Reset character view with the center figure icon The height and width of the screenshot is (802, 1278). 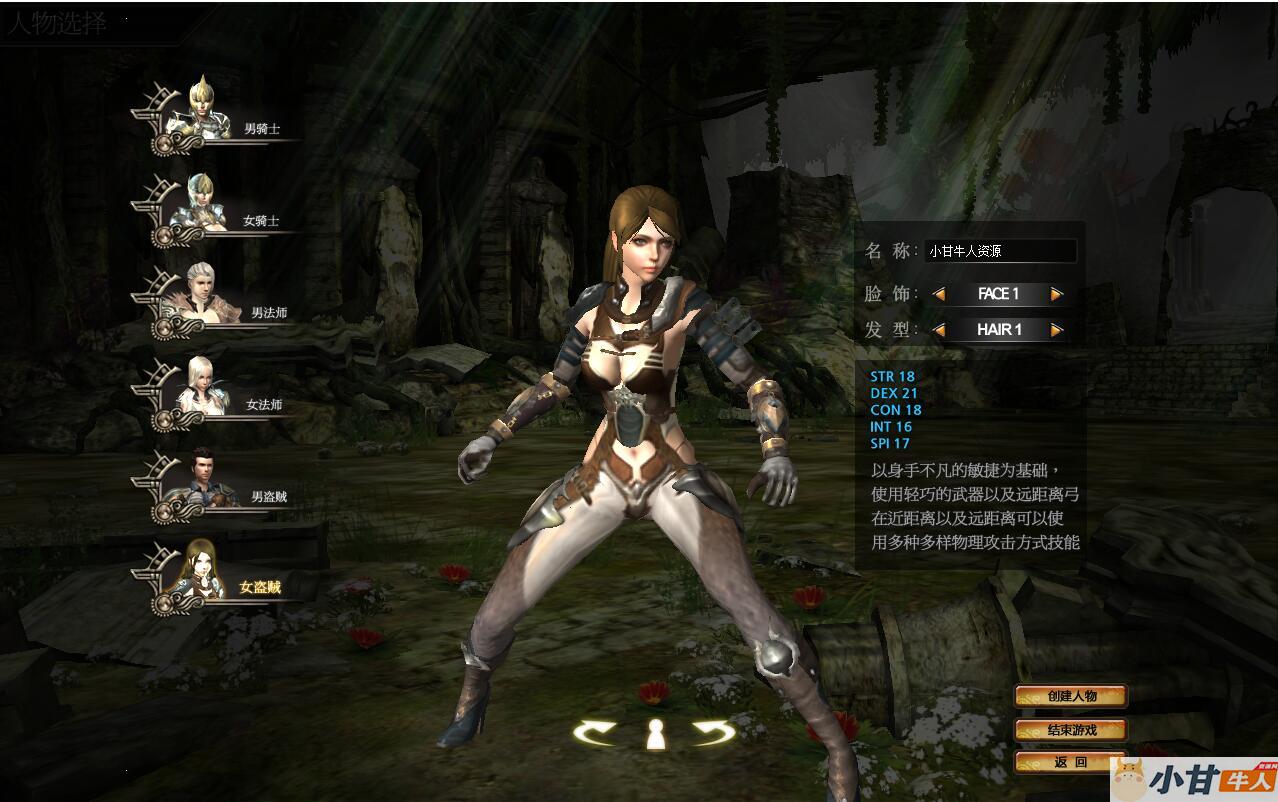(x=655, y=733)
